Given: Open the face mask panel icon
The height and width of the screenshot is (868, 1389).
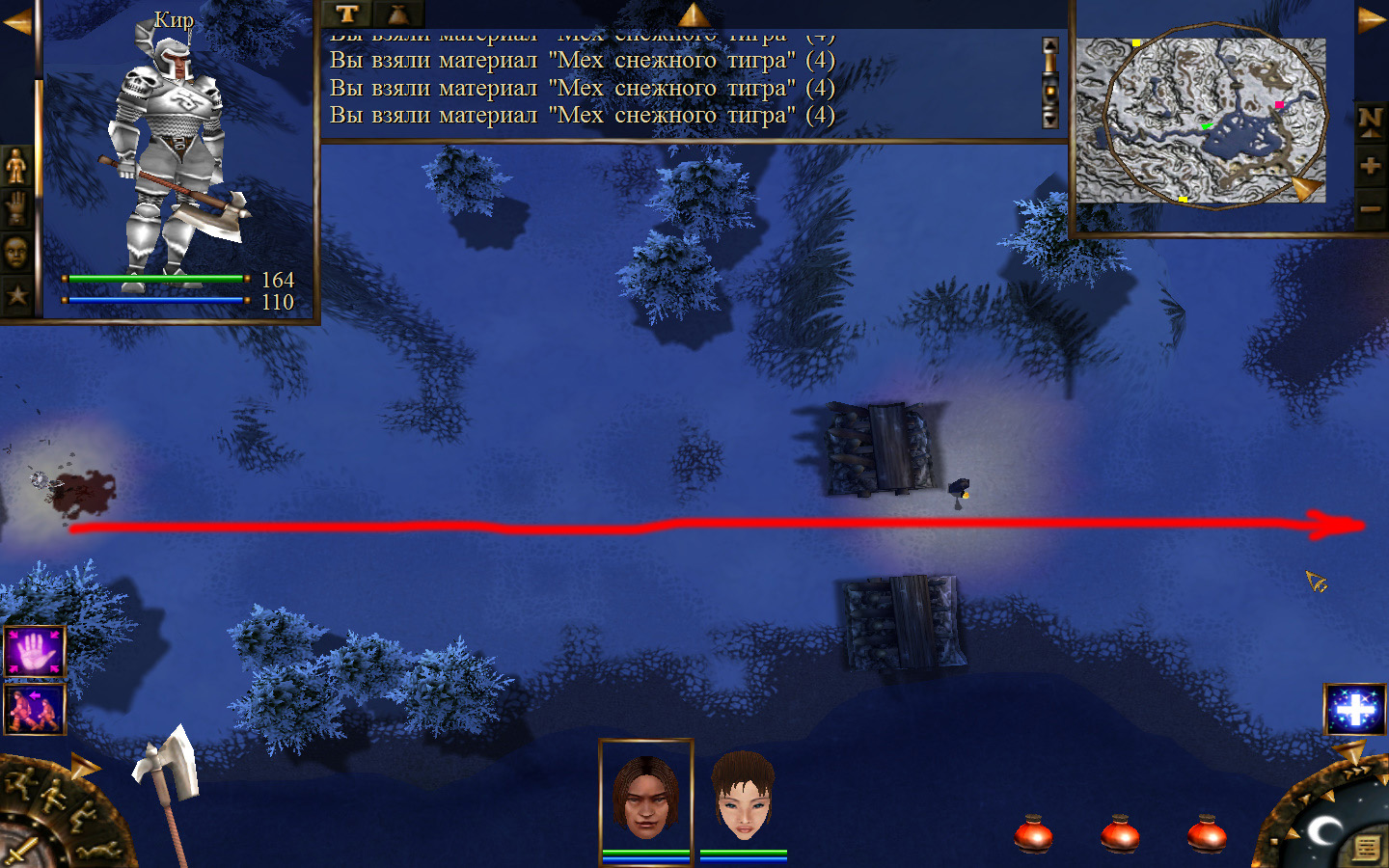Looking at the screenshot, I should coord(16,253).
